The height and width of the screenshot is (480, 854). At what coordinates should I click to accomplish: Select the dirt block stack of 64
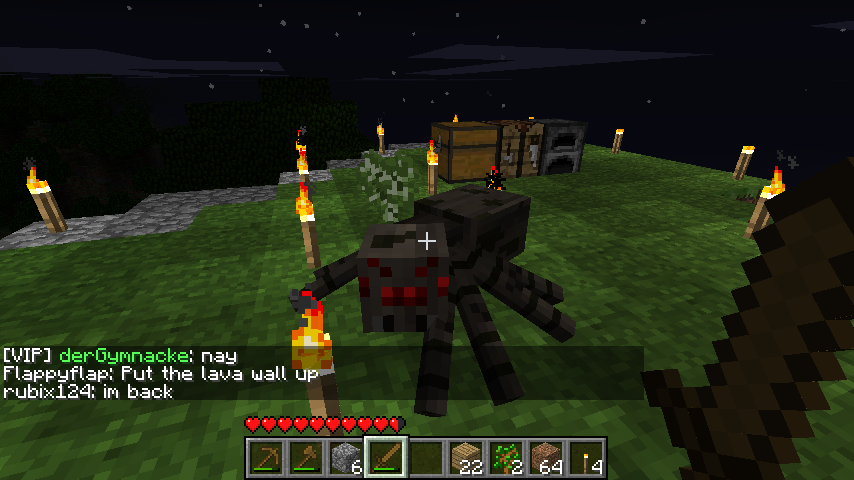545,458
